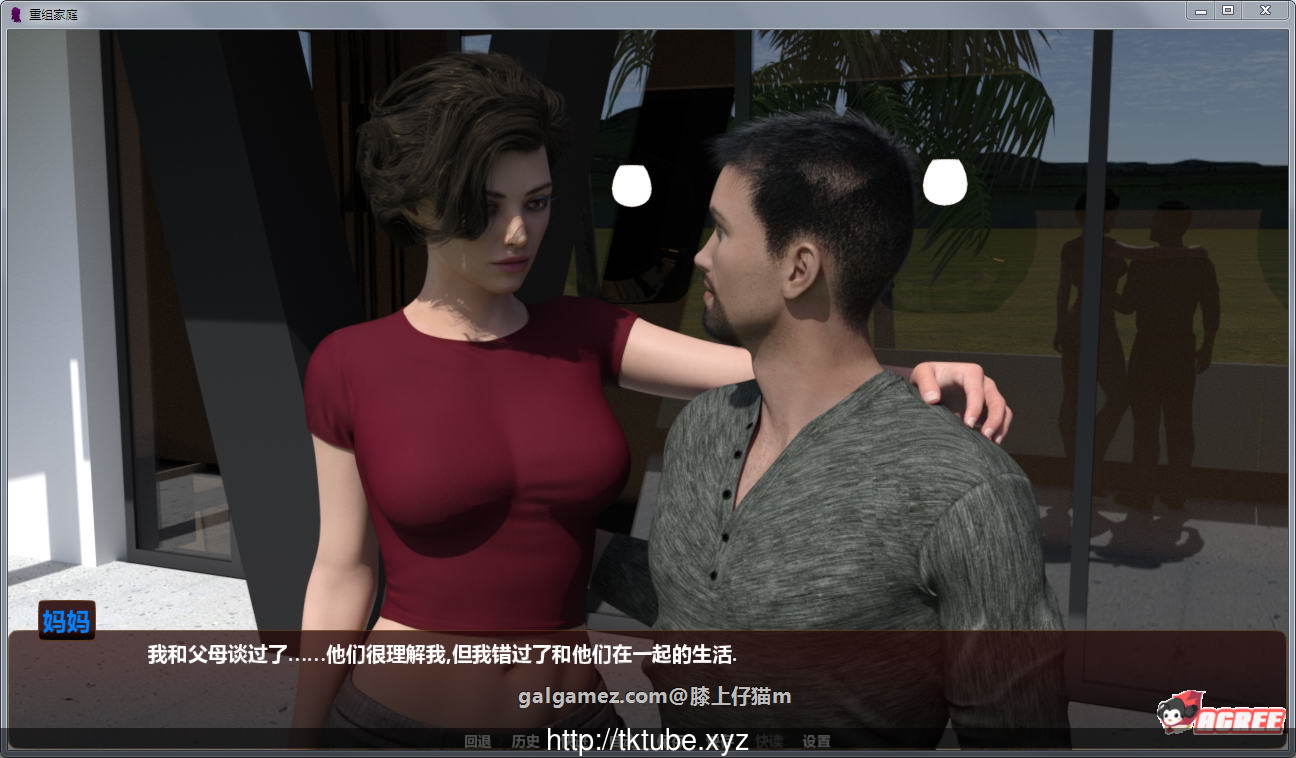
Task: Click the right hanging lamp in the scene
Action: coord(944,183)
